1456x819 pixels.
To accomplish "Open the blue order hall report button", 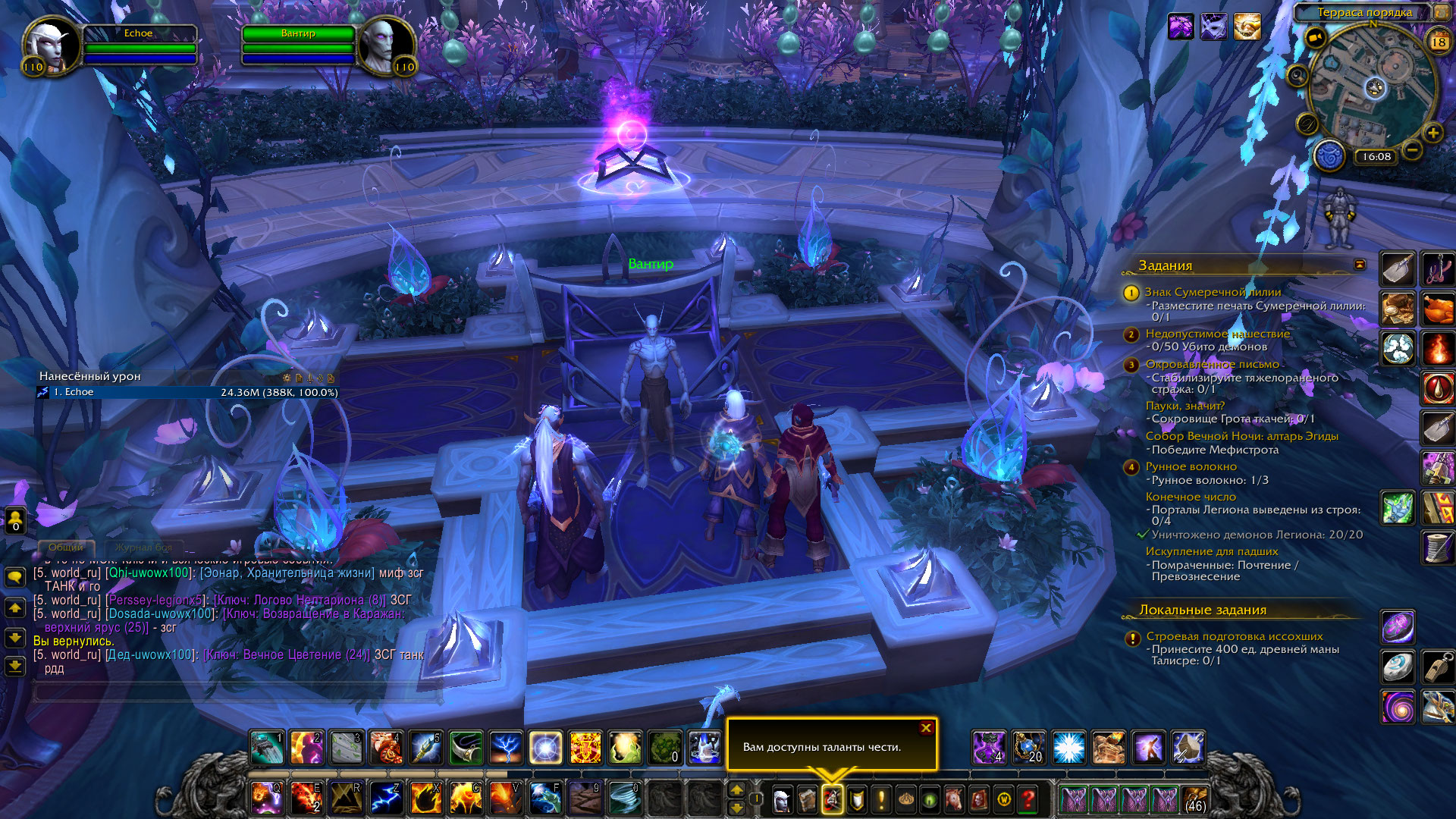I will pyautogui.click(x=1329, y=157).
